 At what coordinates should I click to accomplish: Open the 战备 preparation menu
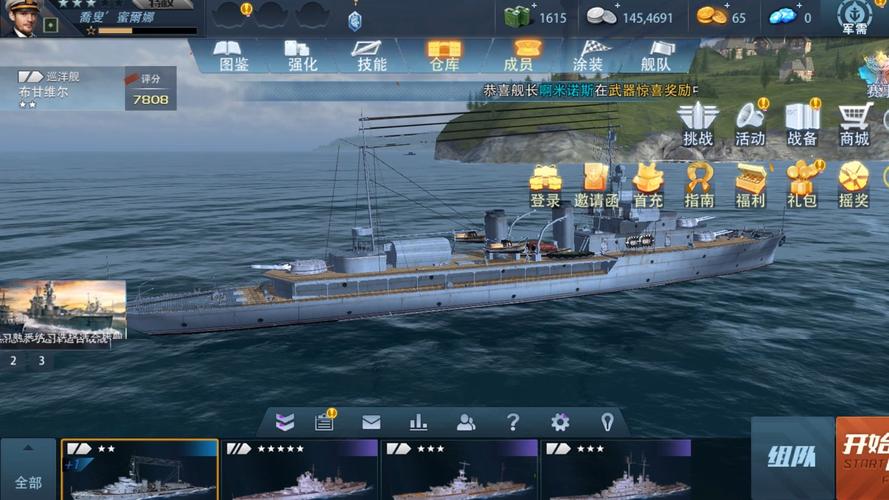point(802,124)
